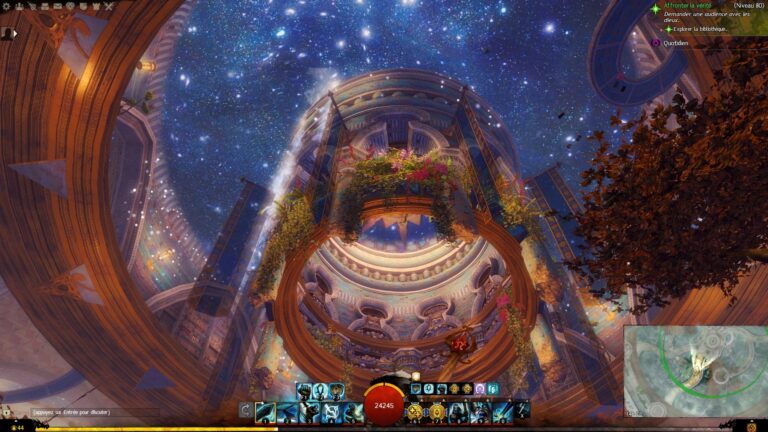
Task: Select the 'Affronter la vérité' story objective
Action: pos(690,7)
